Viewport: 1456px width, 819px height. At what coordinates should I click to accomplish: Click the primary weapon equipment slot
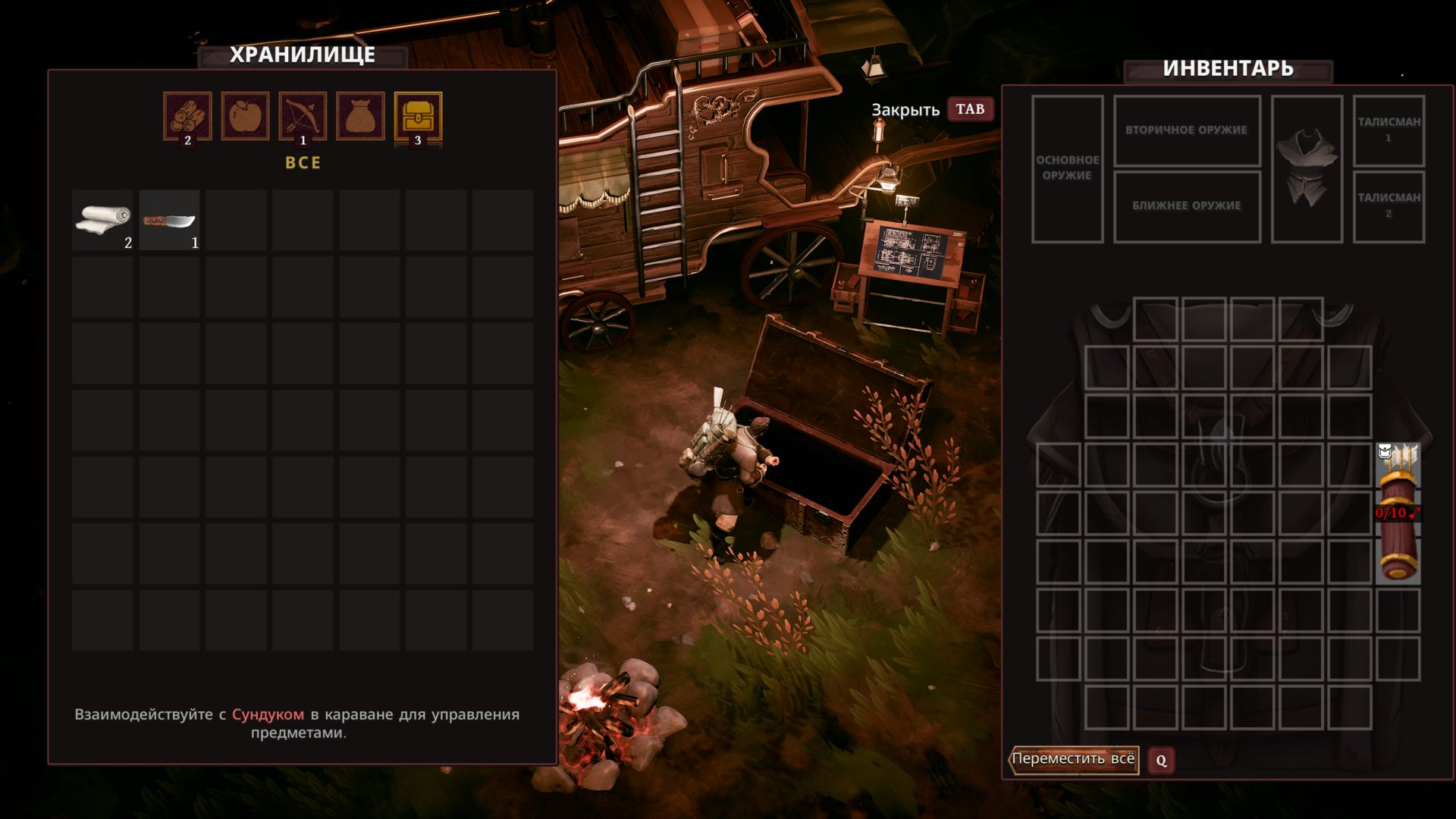pyautogui.click(x=1067, y=168)
